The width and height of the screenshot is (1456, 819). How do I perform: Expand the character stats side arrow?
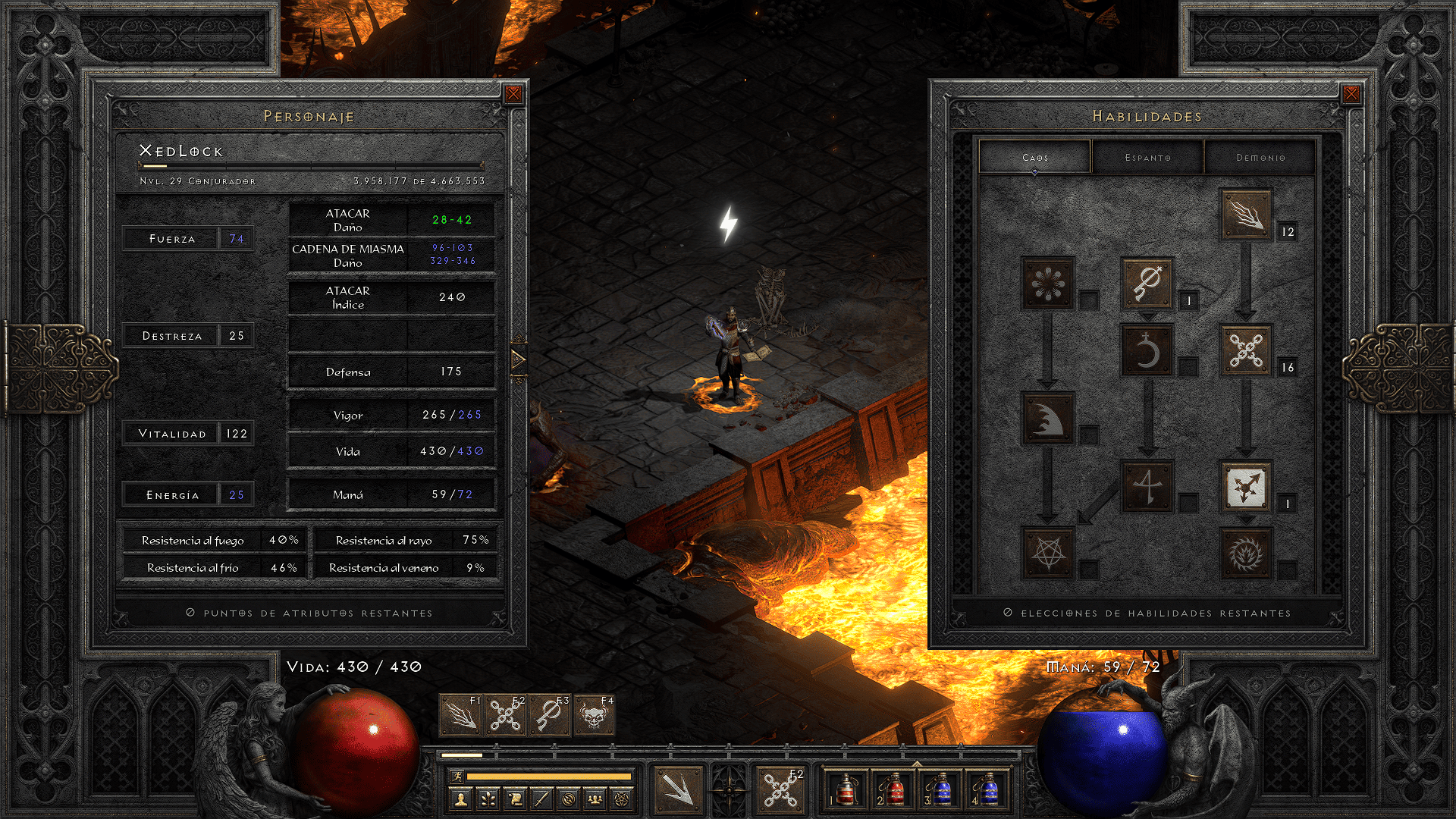pos(519,359)
